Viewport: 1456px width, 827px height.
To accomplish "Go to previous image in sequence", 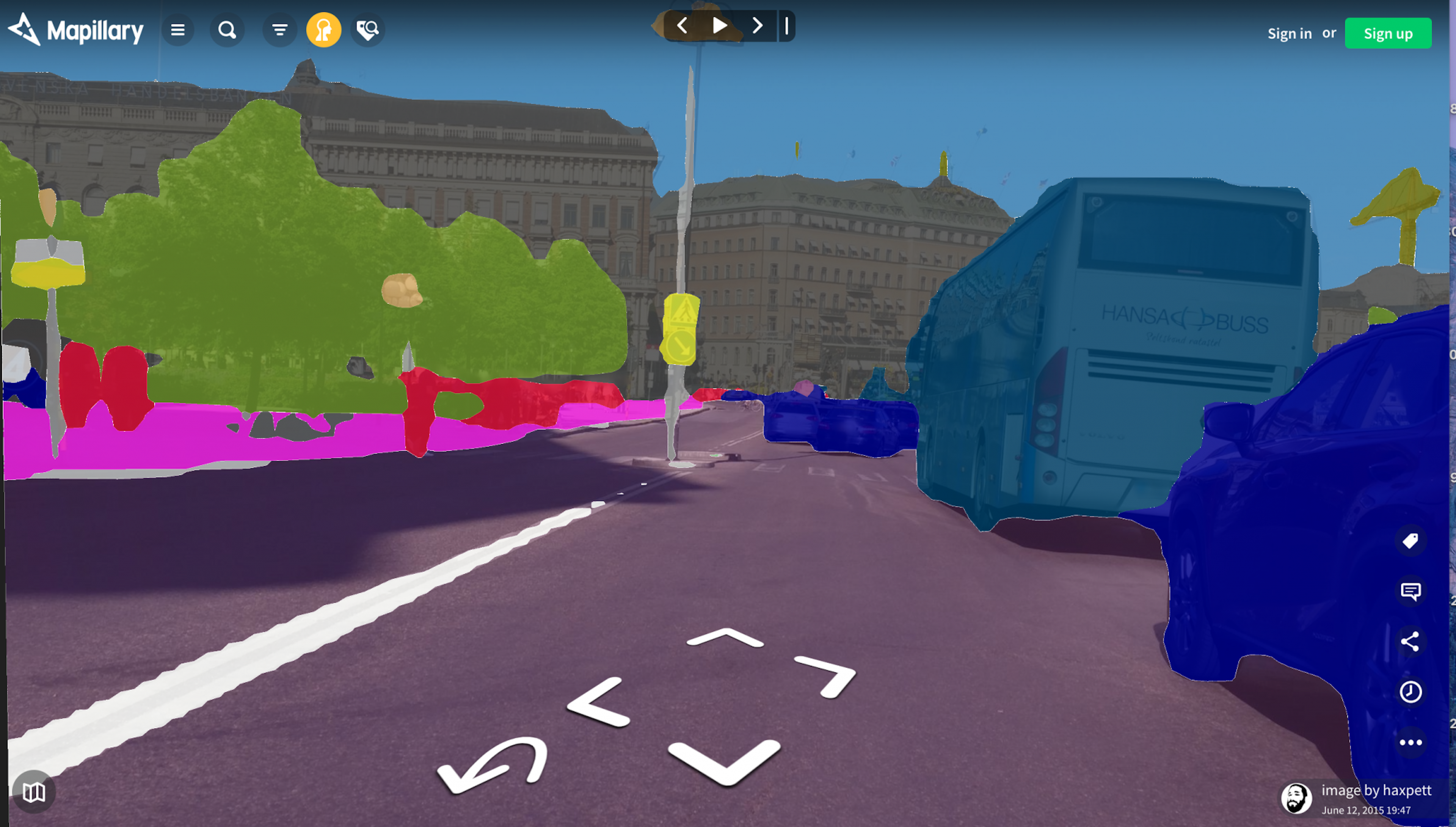I will tap(682, 25).
